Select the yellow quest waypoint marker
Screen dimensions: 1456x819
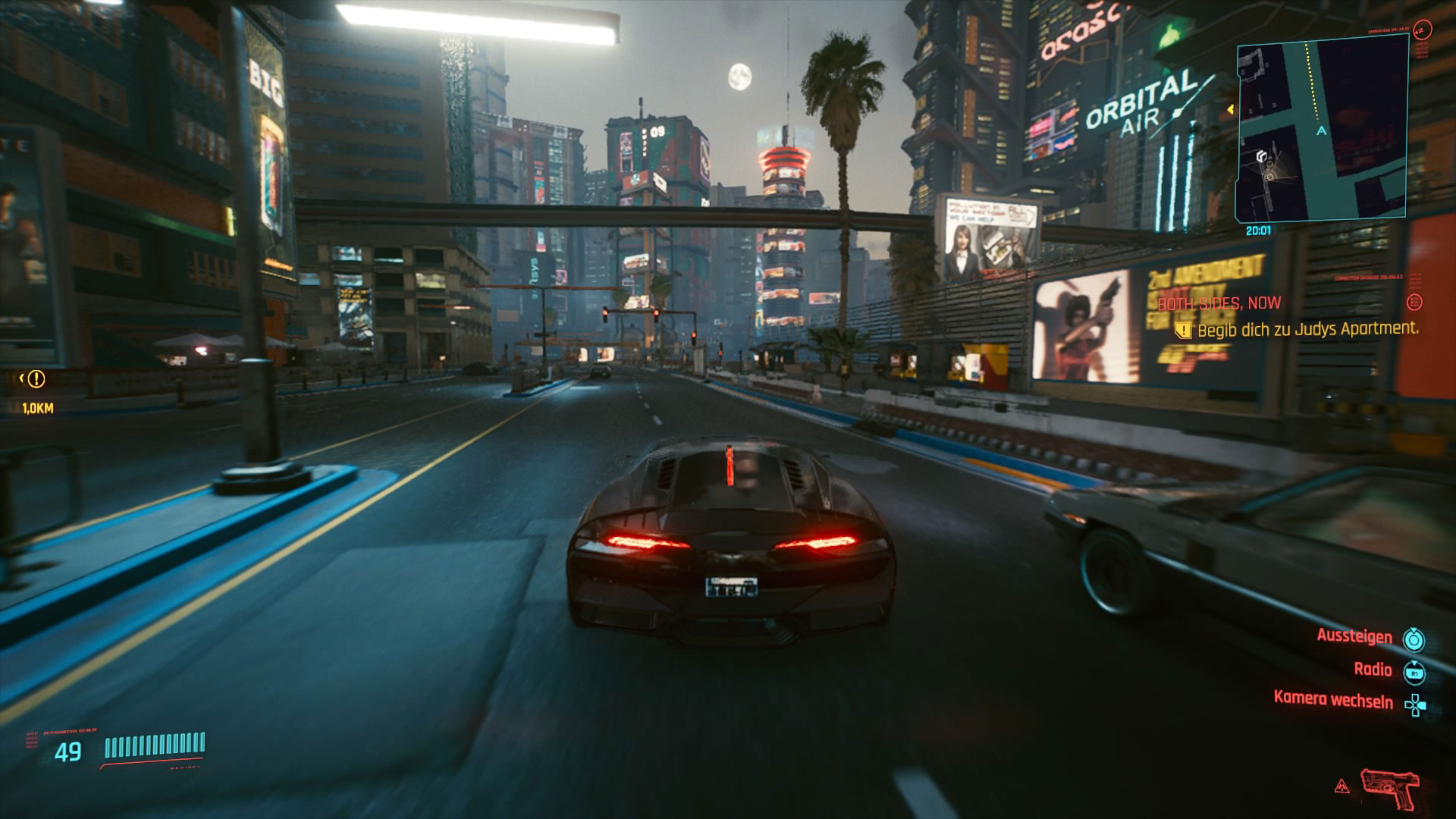point(36,378)
